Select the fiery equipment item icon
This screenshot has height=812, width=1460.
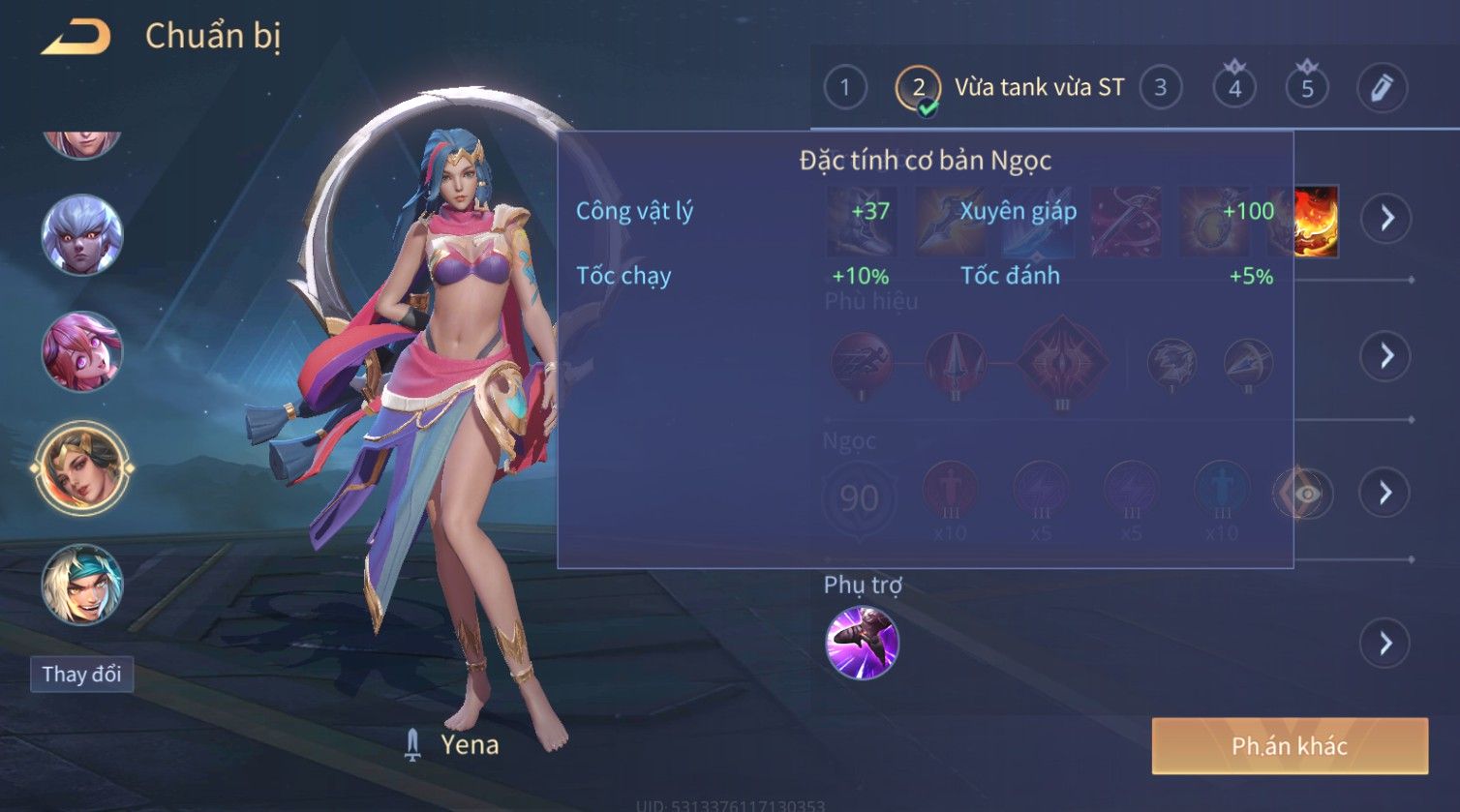pyautogui.click(x=1315, y=222)
